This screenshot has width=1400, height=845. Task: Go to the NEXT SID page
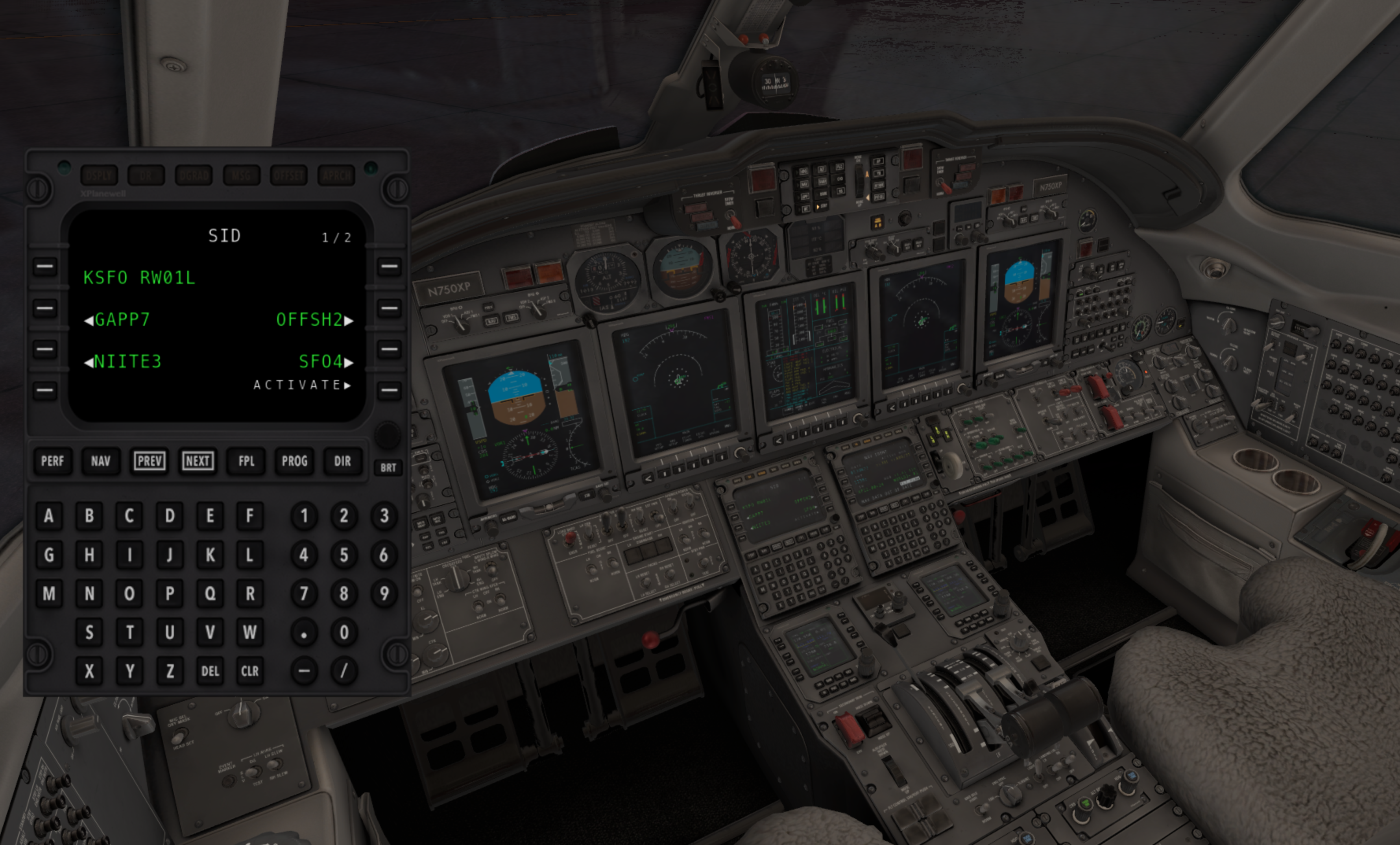click(198, 461)
